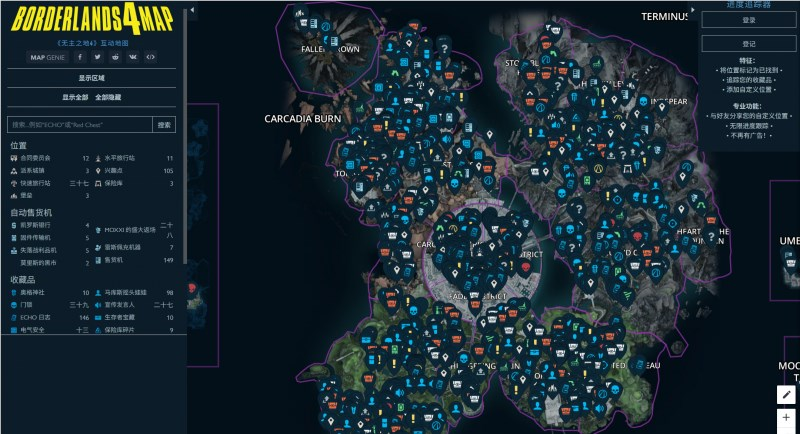The height and width of the screenshot is (434, 800).
Task: Share the map on Facebook
Action: (x=82, y=57)
